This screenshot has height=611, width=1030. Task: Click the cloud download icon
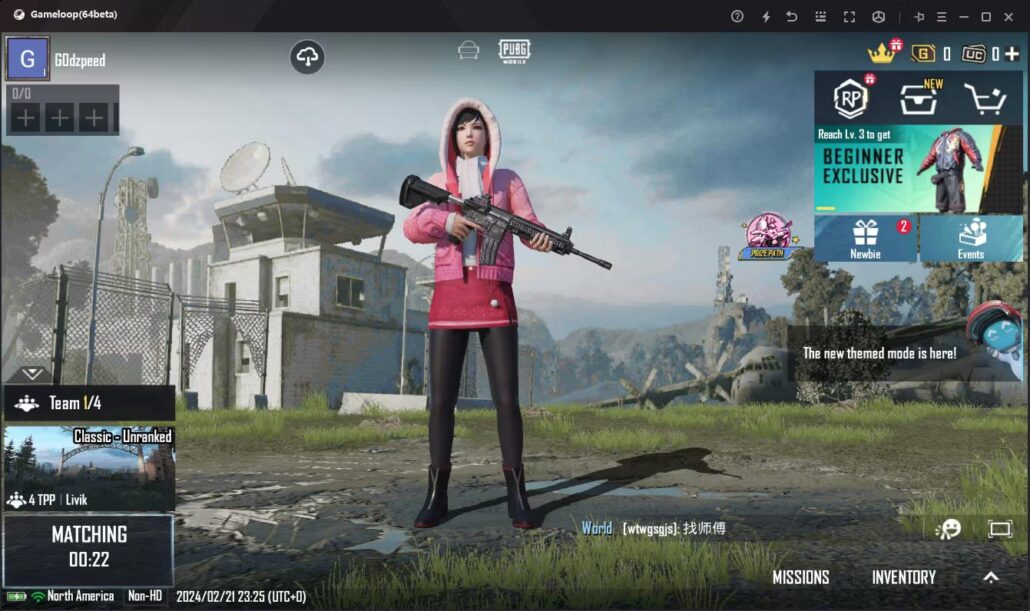[x=307, y=57]
